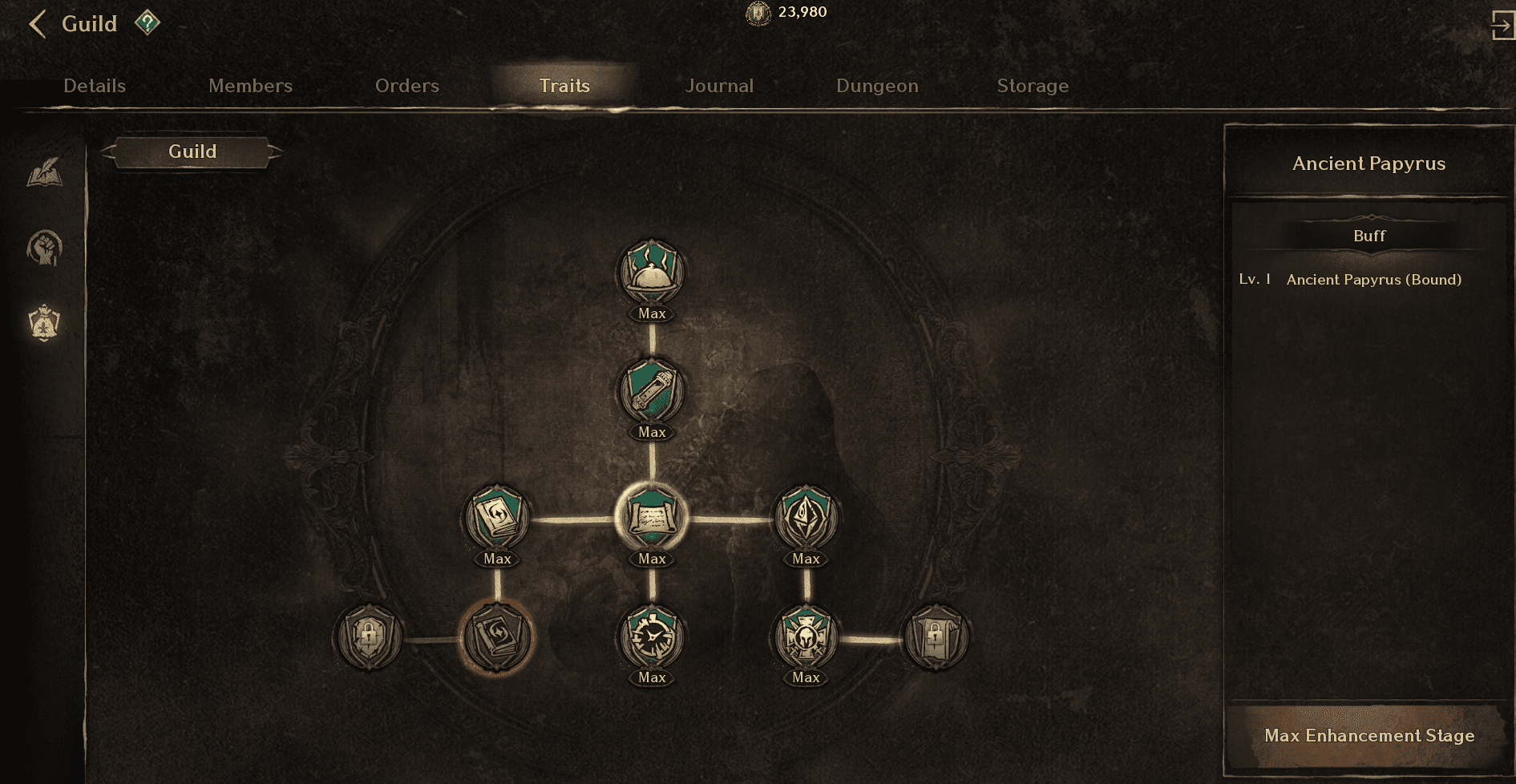
Task: Open the Dungeon tab
Action: 877,86
